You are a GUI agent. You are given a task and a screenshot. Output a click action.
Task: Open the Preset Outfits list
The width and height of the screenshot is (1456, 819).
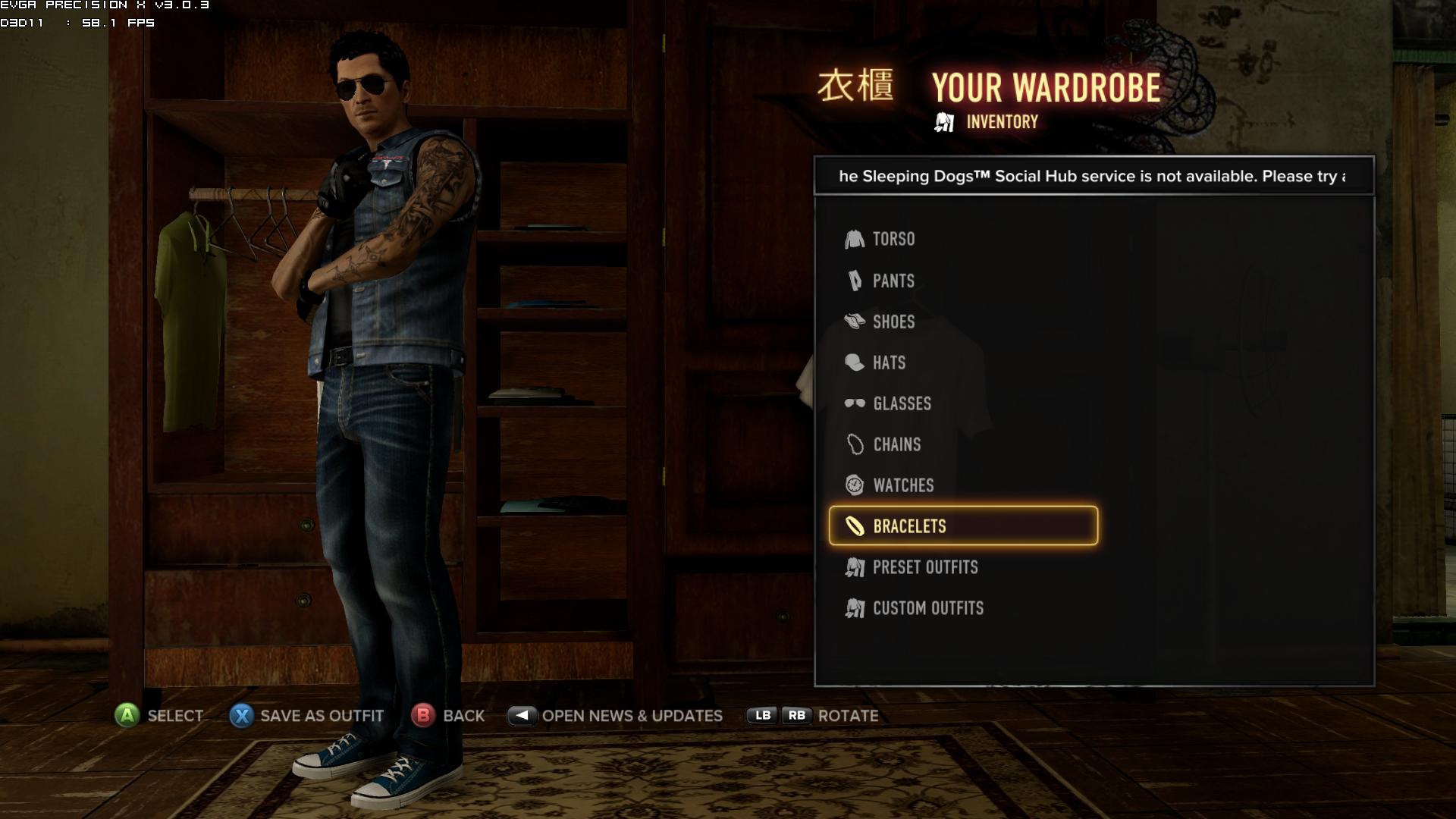[924, 568]
